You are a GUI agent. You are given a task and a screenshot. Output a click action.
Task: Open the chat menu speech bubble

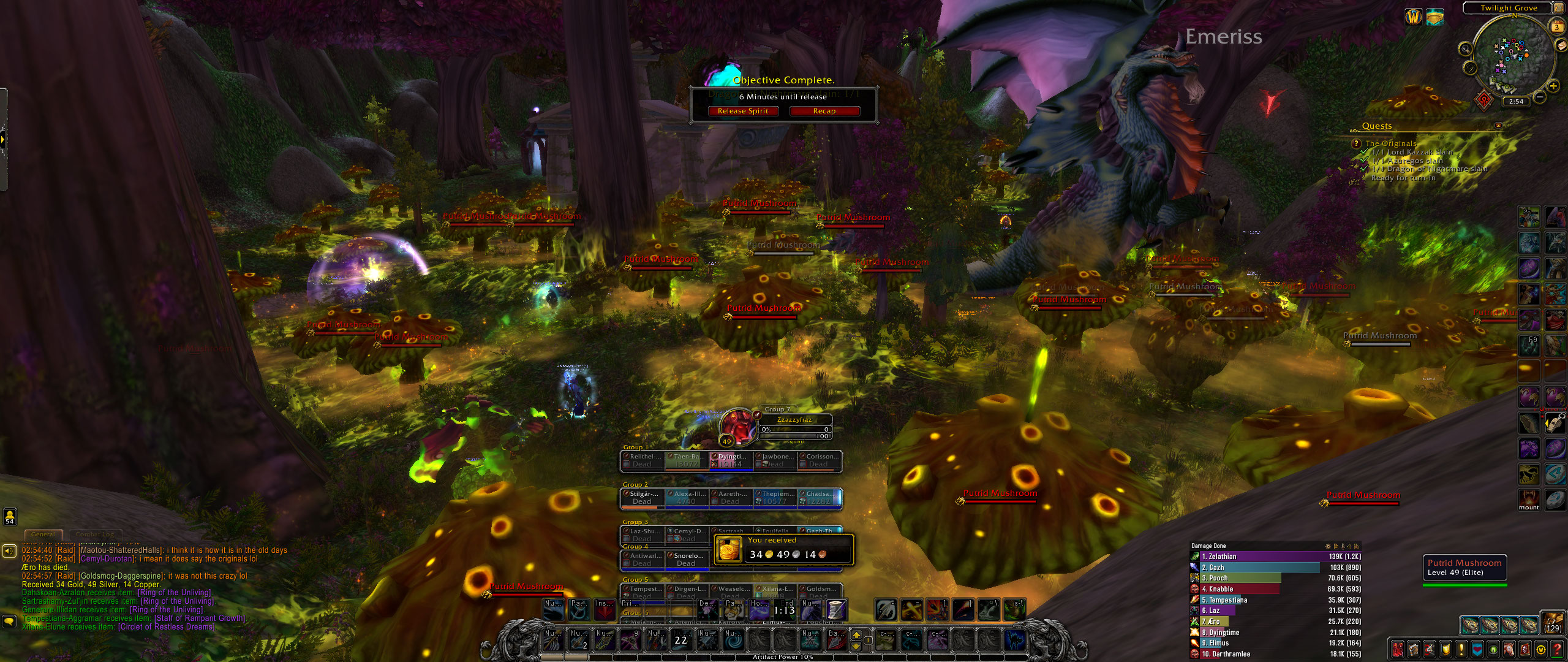tap(9, 622)
